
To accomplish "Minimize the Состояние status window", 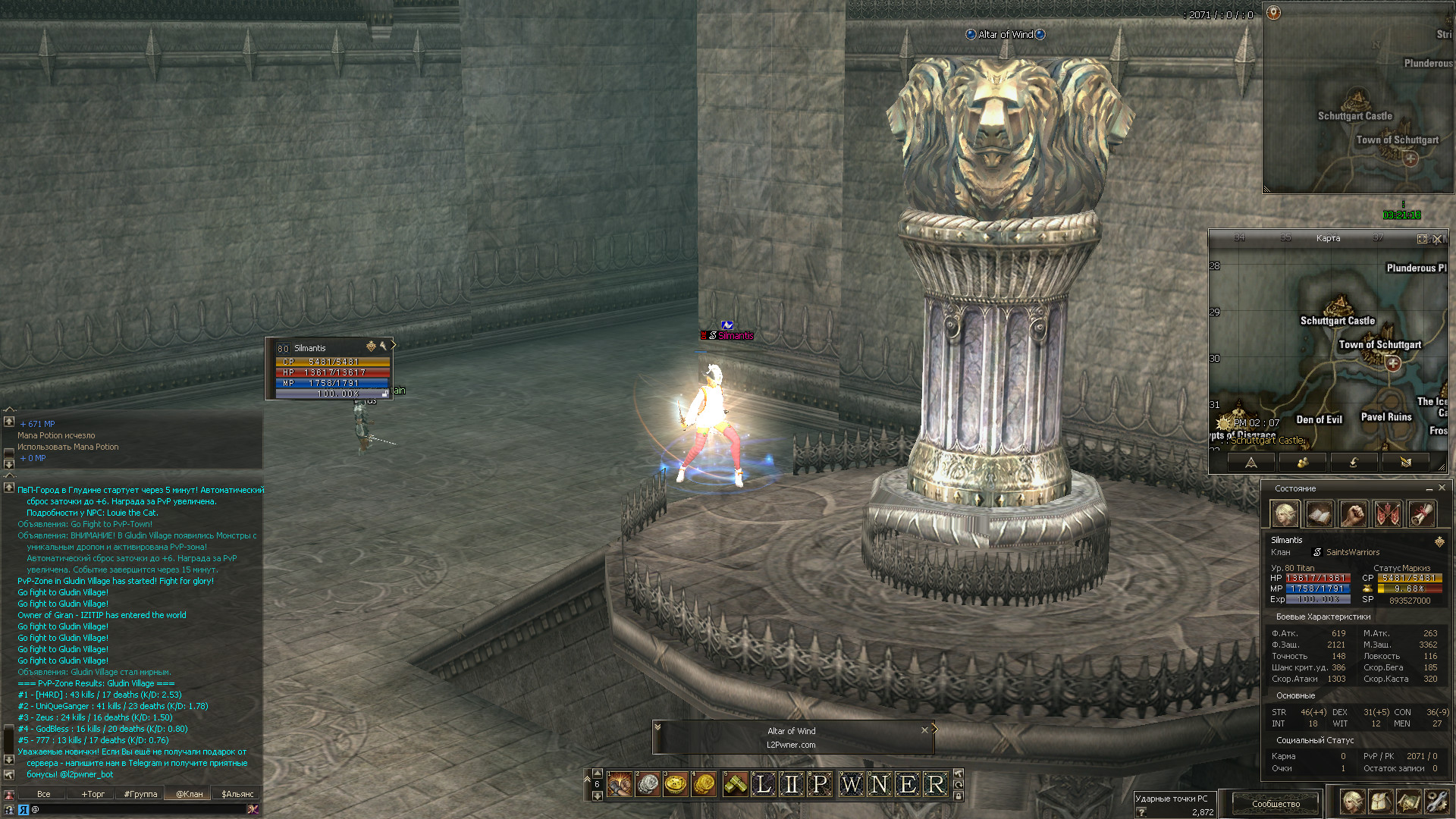I will tap(1429, 488).
